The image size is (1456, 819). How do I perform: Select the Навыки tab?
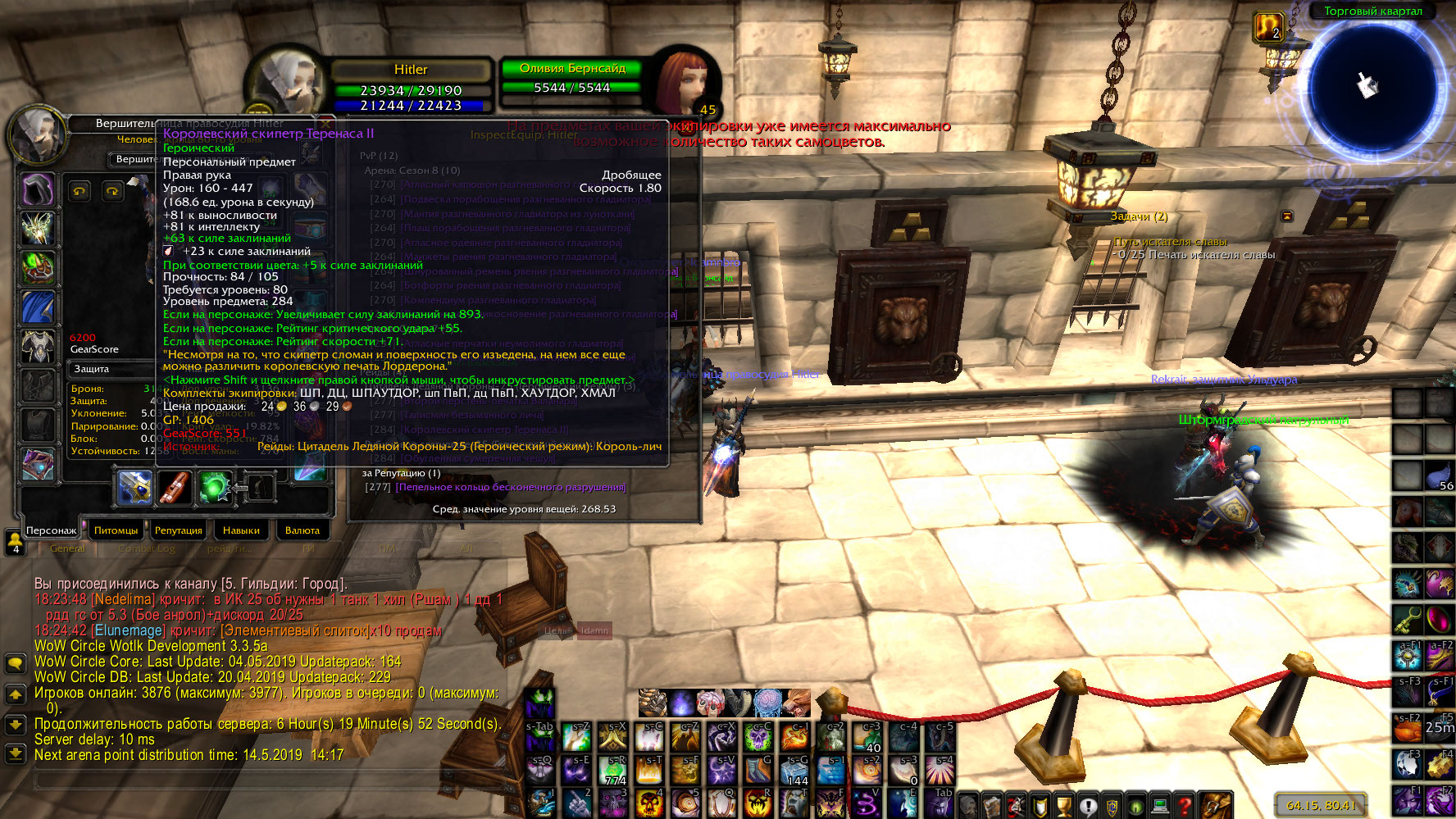tap(241, 530)
